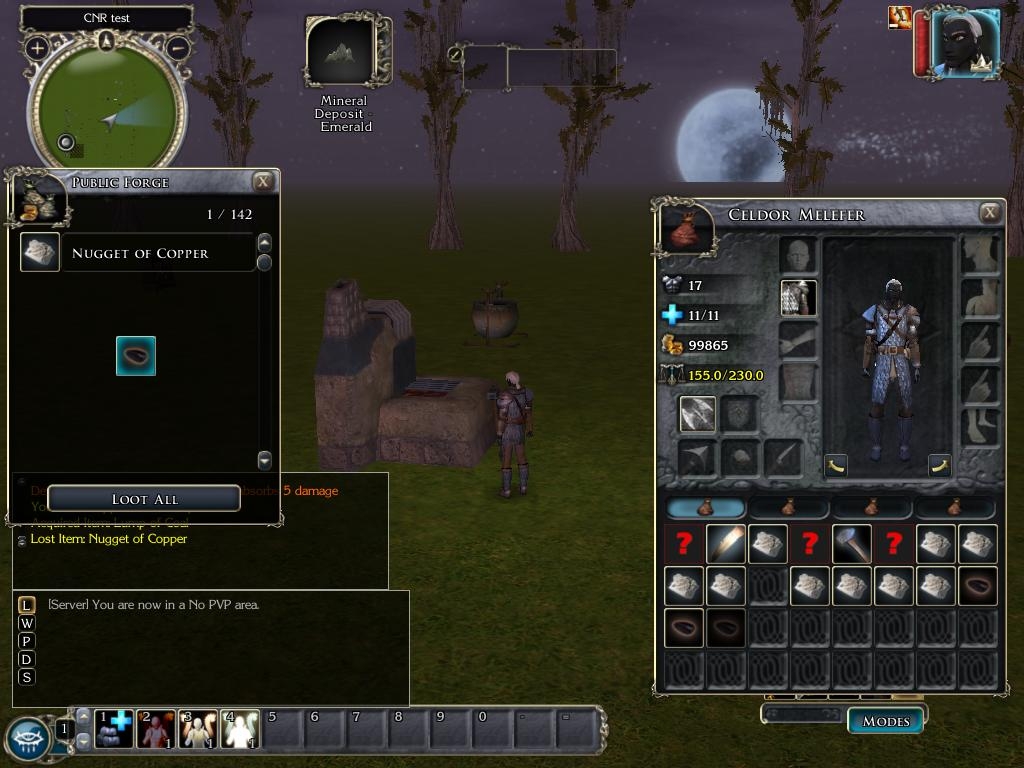Open the player portrait in the corner
This screenshot has width=1024, height=768.
(x=964, y=43)
